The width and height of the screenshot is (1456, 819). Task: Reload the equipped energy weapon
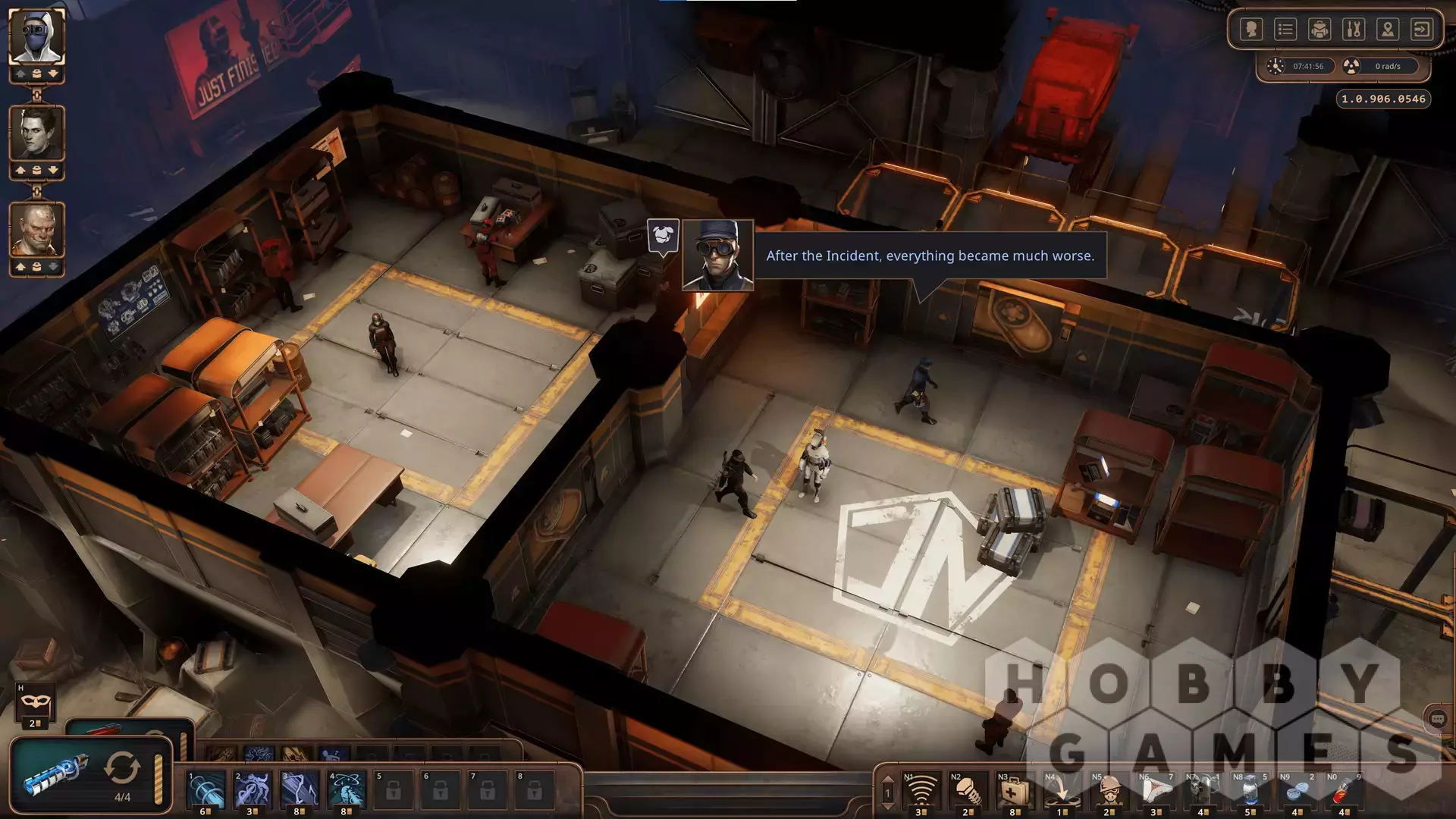pos(121,769)
